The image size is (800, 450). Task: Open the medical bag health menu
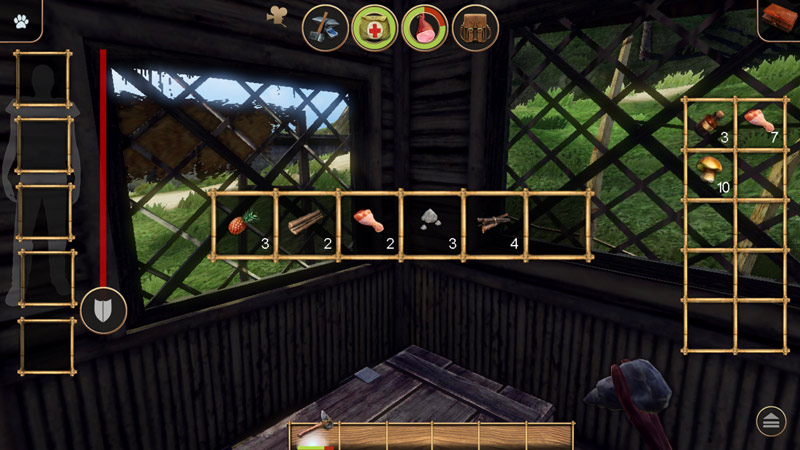[374, 27]
